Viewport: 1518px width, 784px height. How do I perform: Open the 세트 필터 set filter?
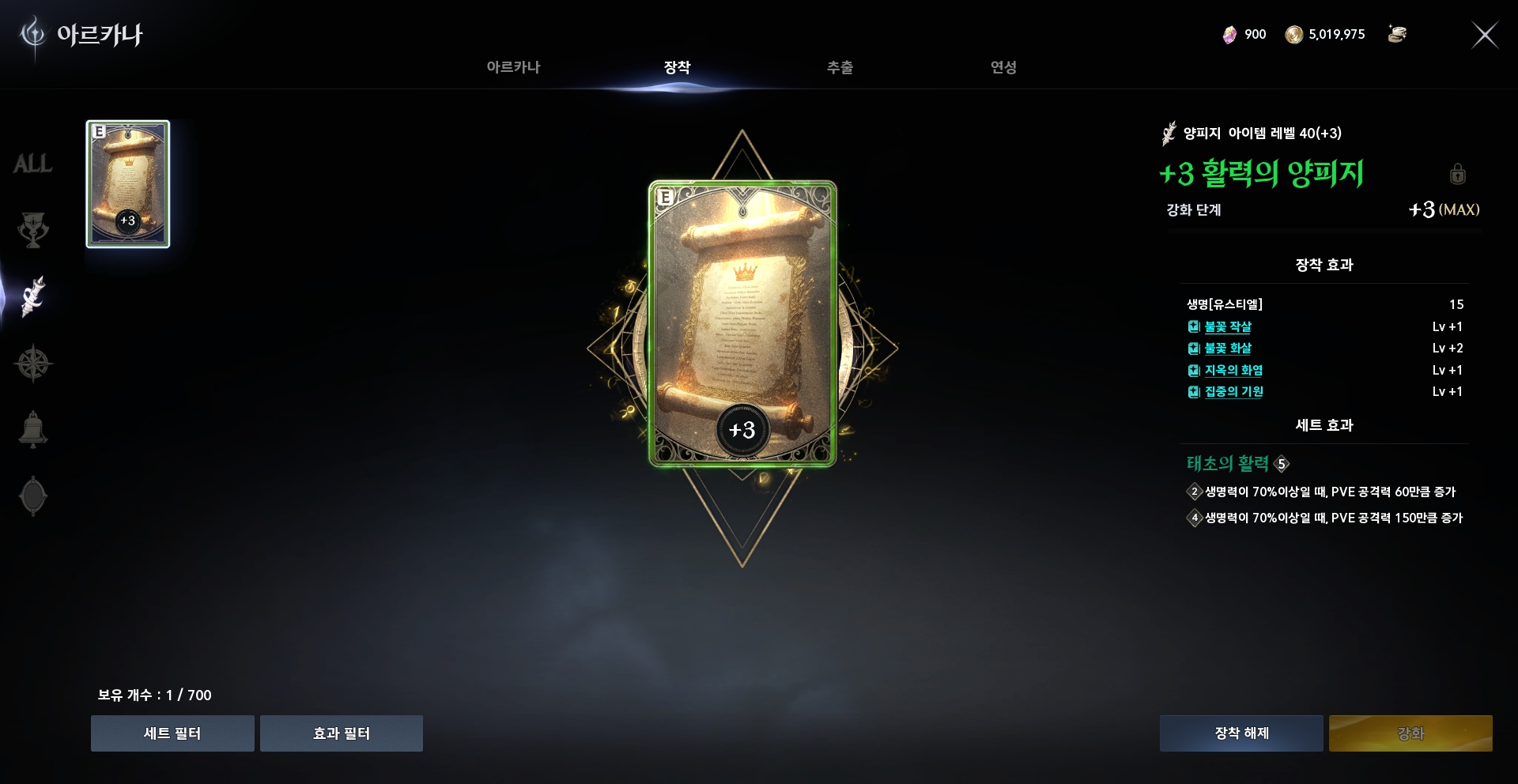point(172,733)
